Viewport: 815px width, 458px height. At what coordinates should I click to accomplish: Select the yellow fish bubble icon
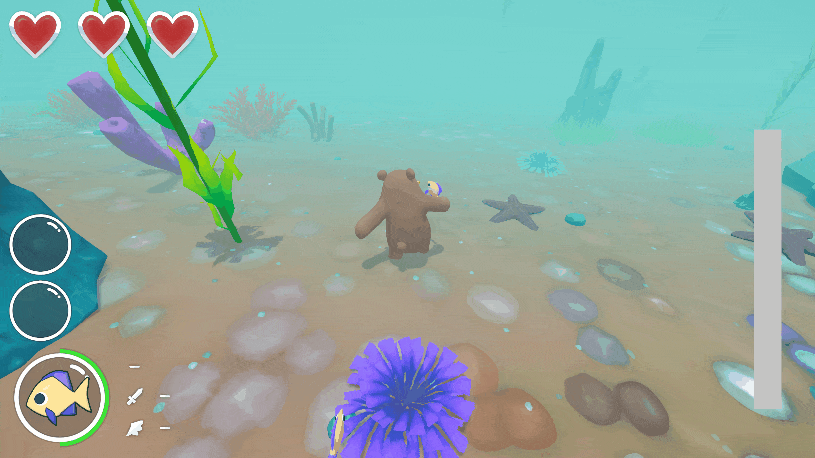click(x=60, y=398)
